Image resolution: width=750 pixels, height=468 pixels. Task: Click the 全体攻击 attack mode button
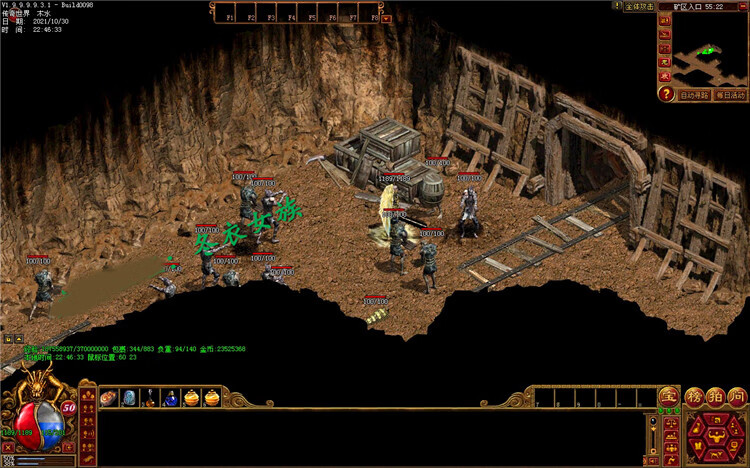pyautogui.click(x=638, y=6)
